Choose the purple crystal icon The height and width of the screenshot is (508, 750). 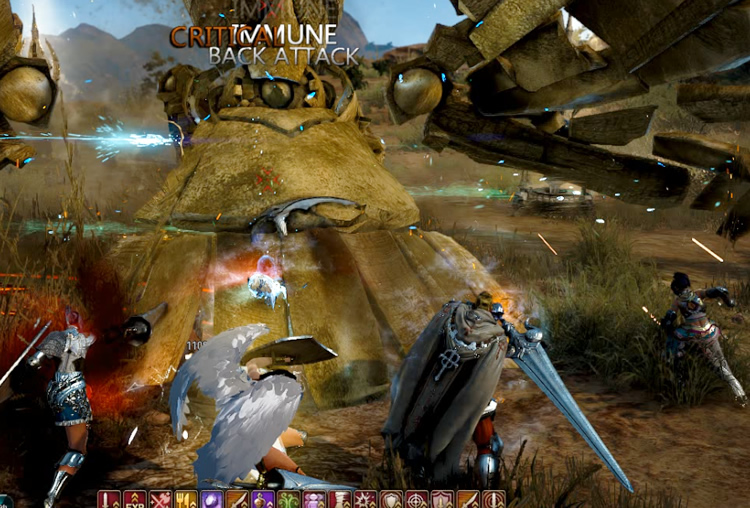[x=209, y=499]
